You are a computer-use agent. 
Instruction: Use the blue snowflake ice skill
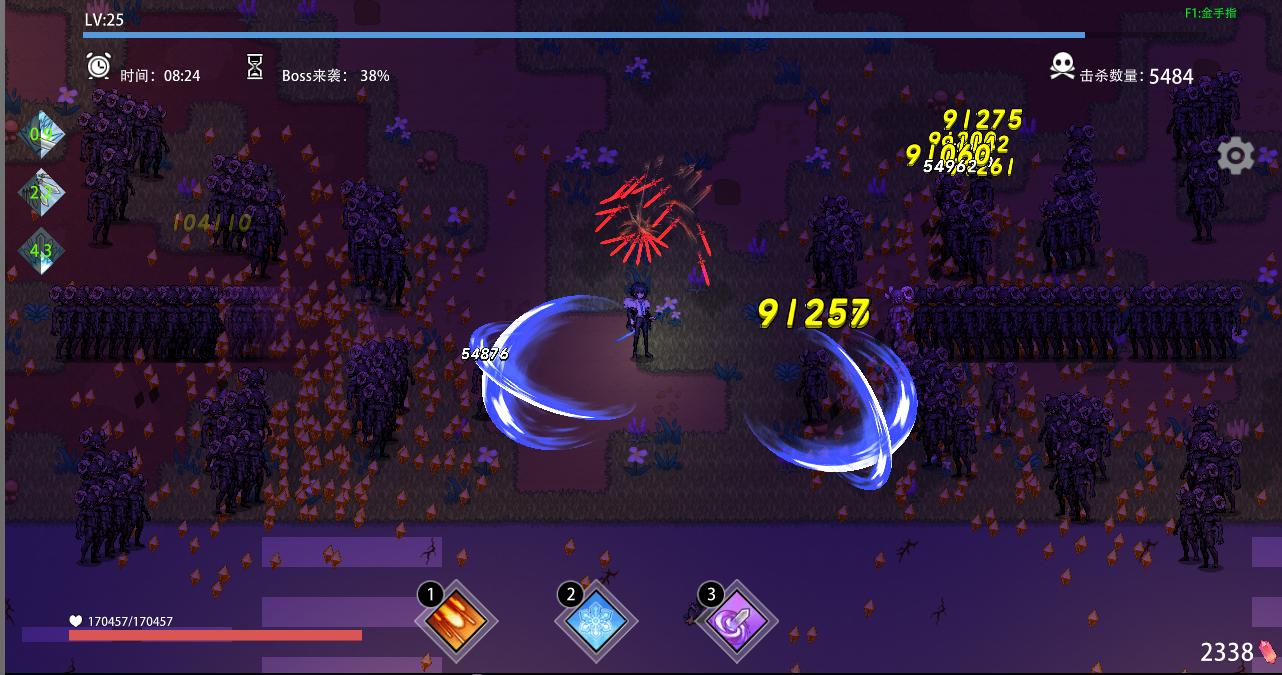coord(596,622)
